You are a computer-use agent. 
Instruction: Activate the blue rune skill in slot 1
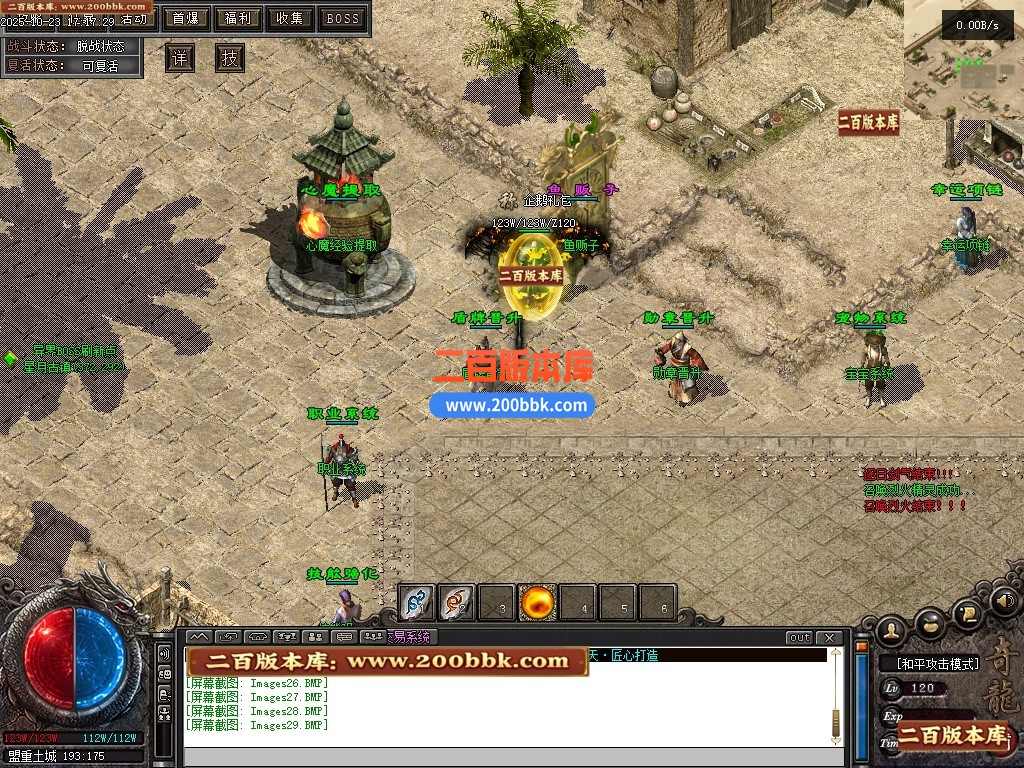(x=417, y=603)
